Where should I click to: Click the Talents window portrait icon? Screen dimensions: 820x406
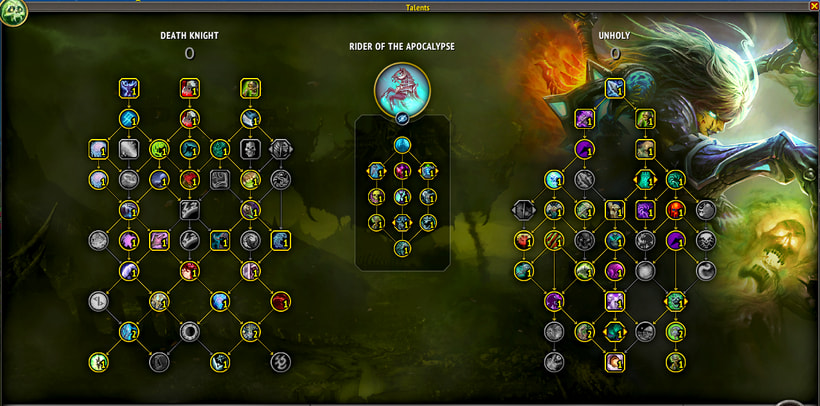tap(13, 13)
